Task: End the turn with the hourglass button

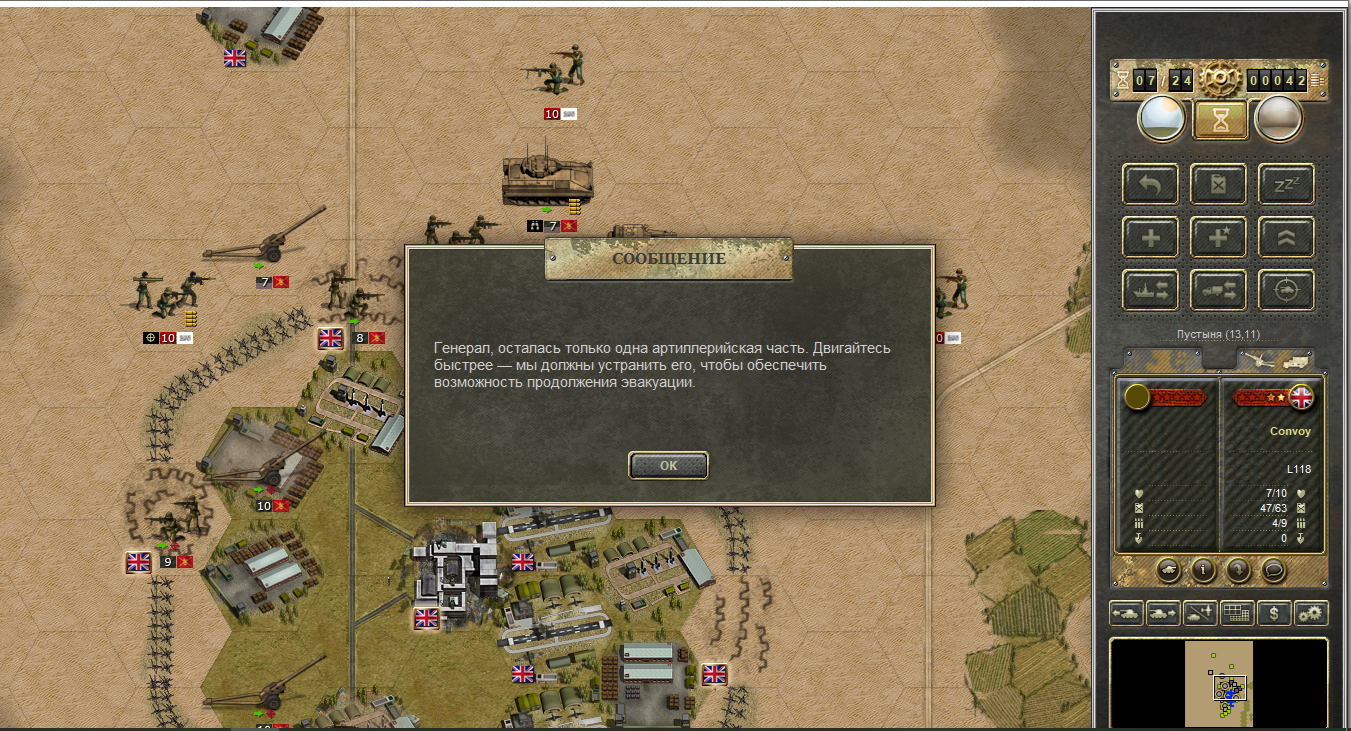Action: [x=1220, y=120]
